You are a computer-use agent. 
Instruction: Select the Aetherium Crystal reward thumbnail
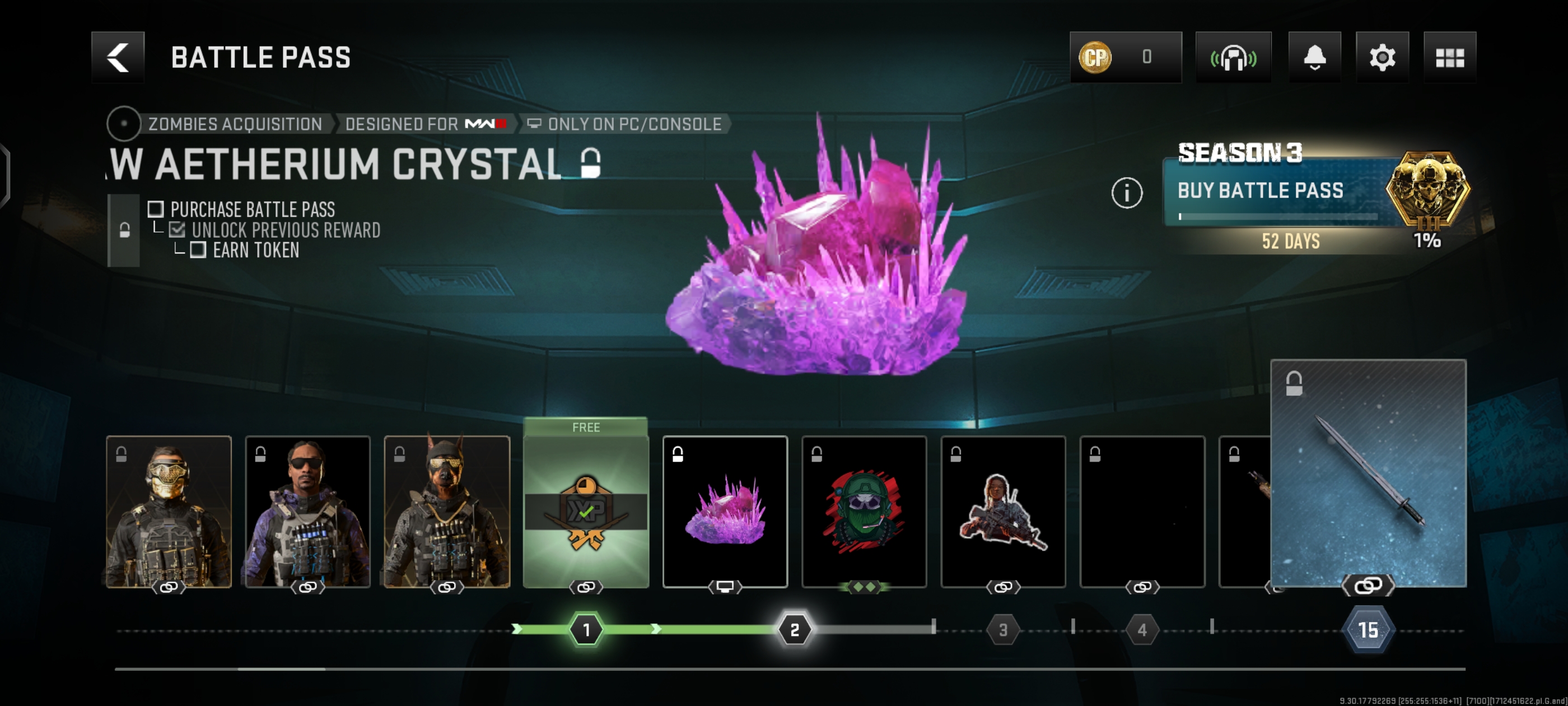[724, 511]
